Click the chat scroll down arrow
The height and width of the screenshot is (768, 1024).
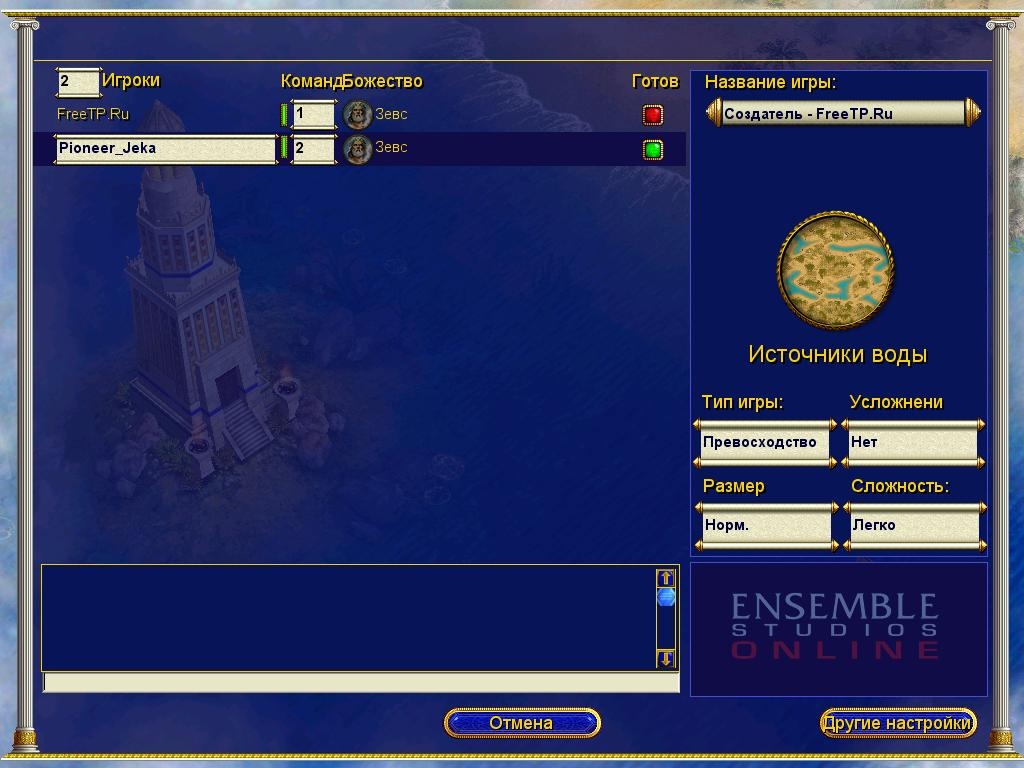click(x=666, y=658)
